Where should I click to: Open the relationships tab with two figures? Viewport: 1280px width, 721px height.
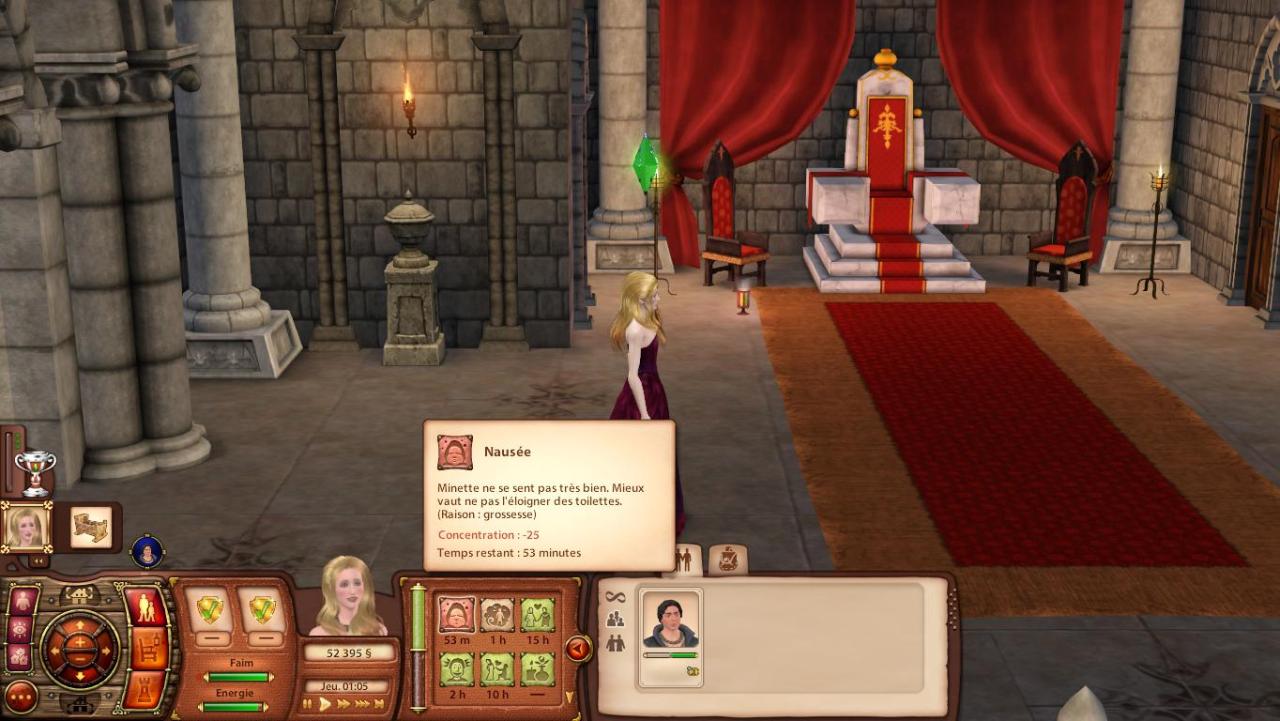click(685, 560)
